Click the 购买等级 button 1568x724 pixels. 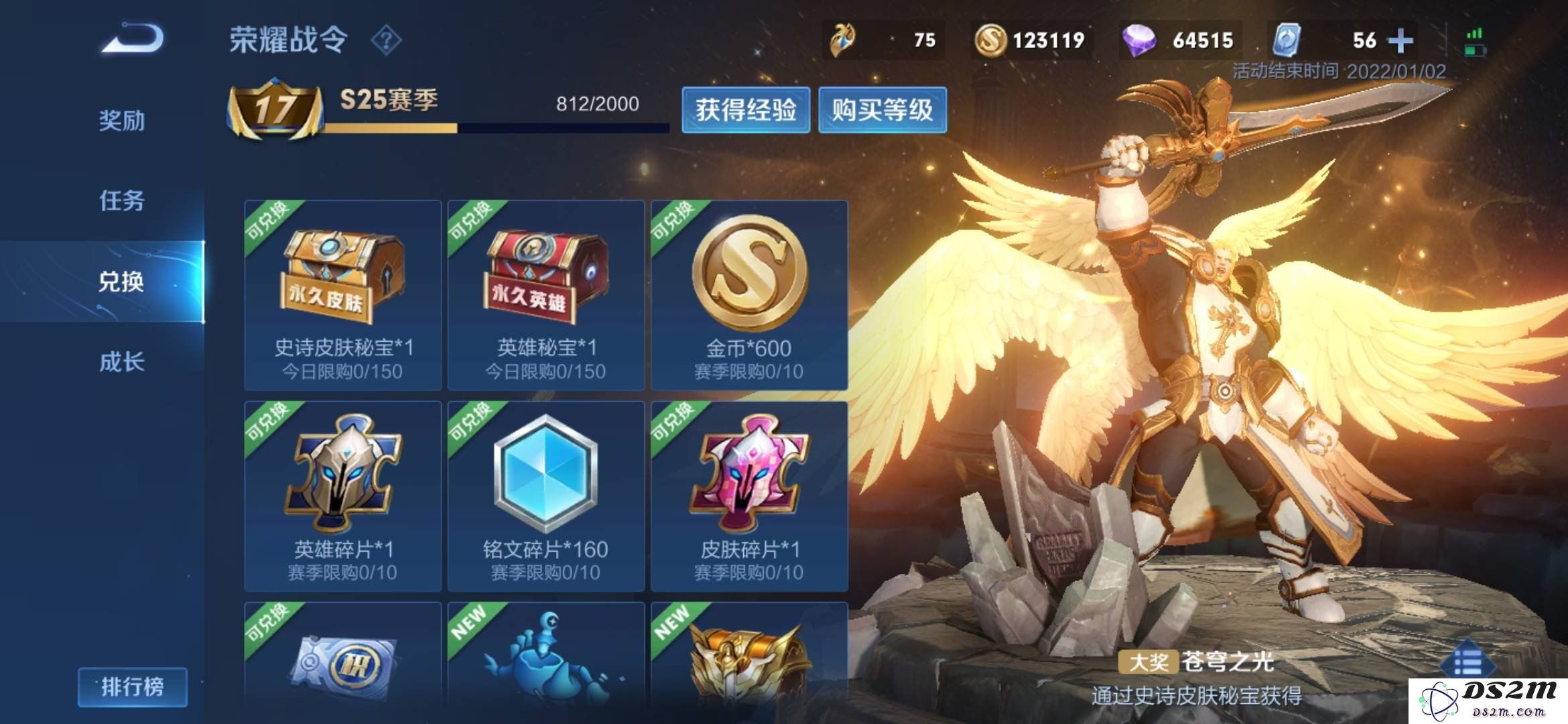point(882,110)
